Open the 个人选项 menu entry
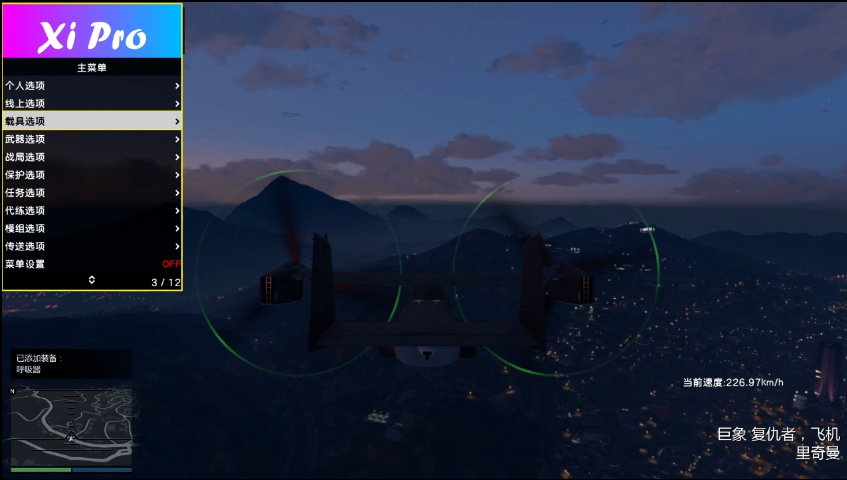 (92, 85)
